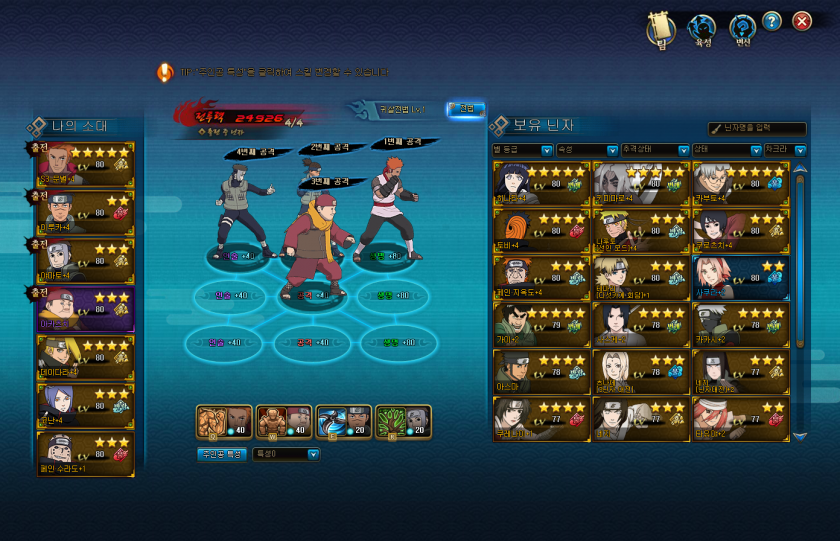Click the 진법 formation button
840x541 pixels.
tap(466, 109)
